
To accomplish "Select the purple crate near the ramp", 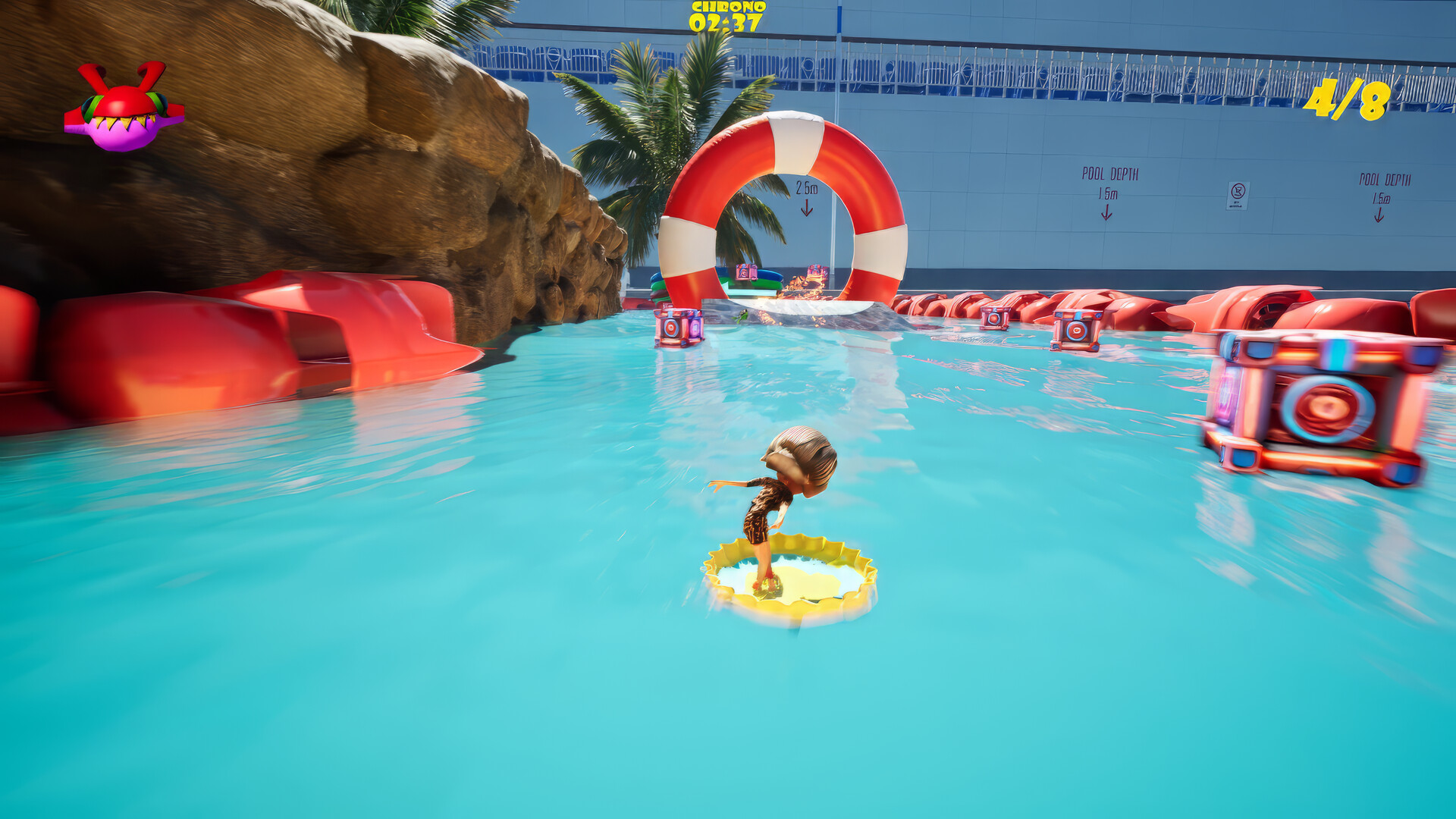I will click(677, 326).
